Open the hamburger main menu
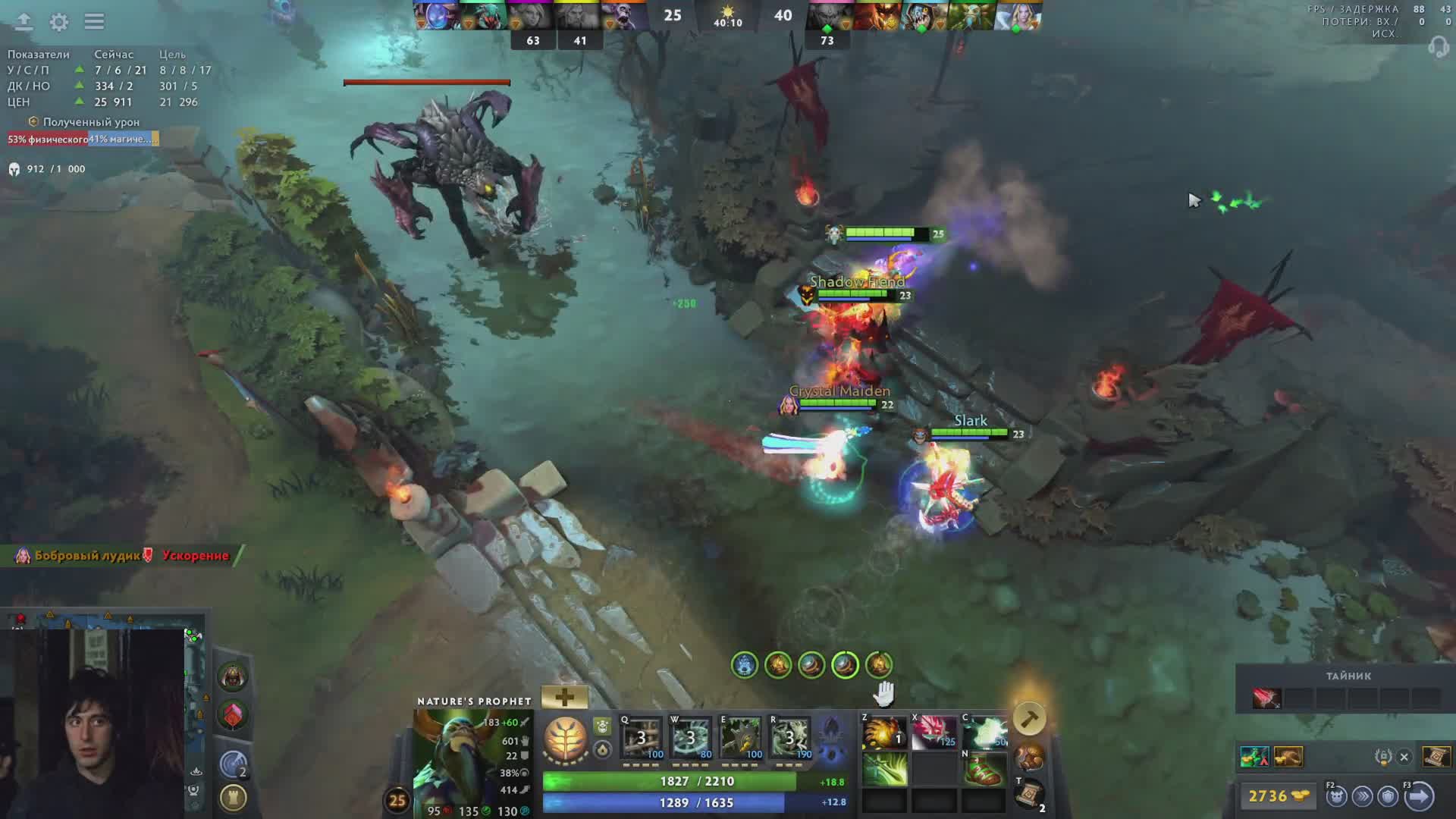Viewport: 1456px width, 819px height. [94, 21]
